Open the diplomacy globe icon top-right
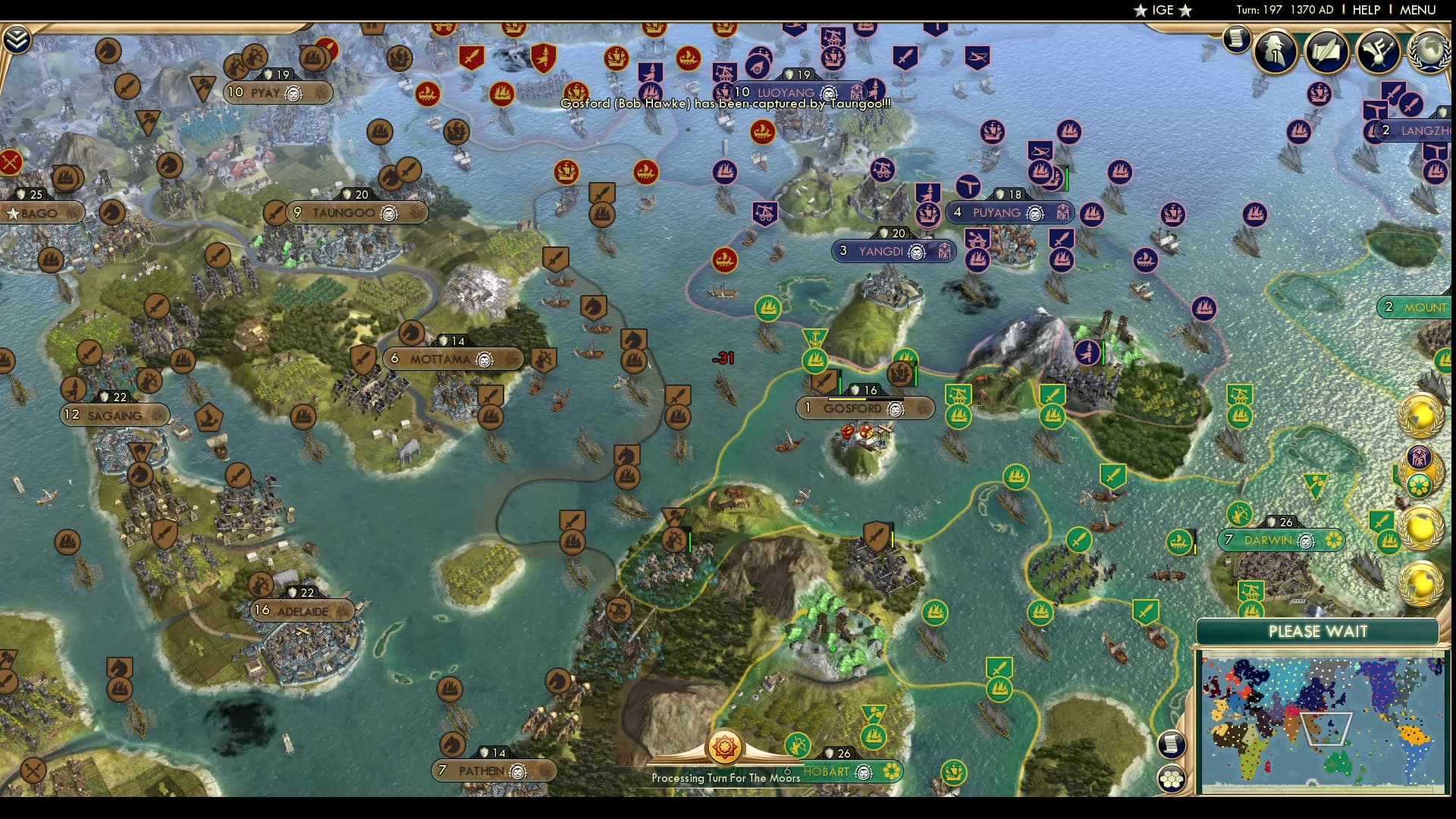The image size is (1456, 819). tap(1429, 53)
